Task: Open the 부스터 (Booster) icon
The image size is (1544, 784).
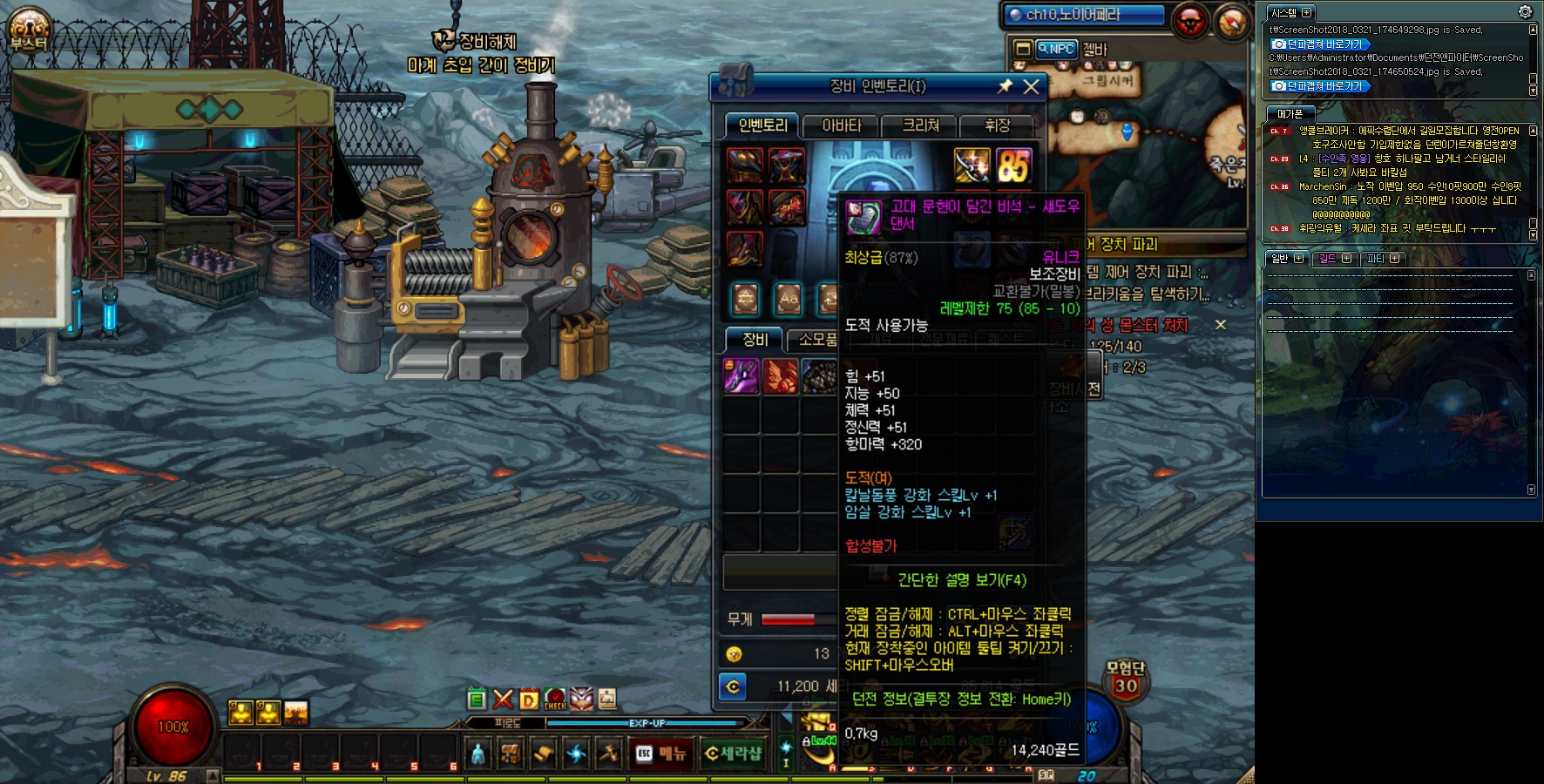Action: [x=29, y=30]
